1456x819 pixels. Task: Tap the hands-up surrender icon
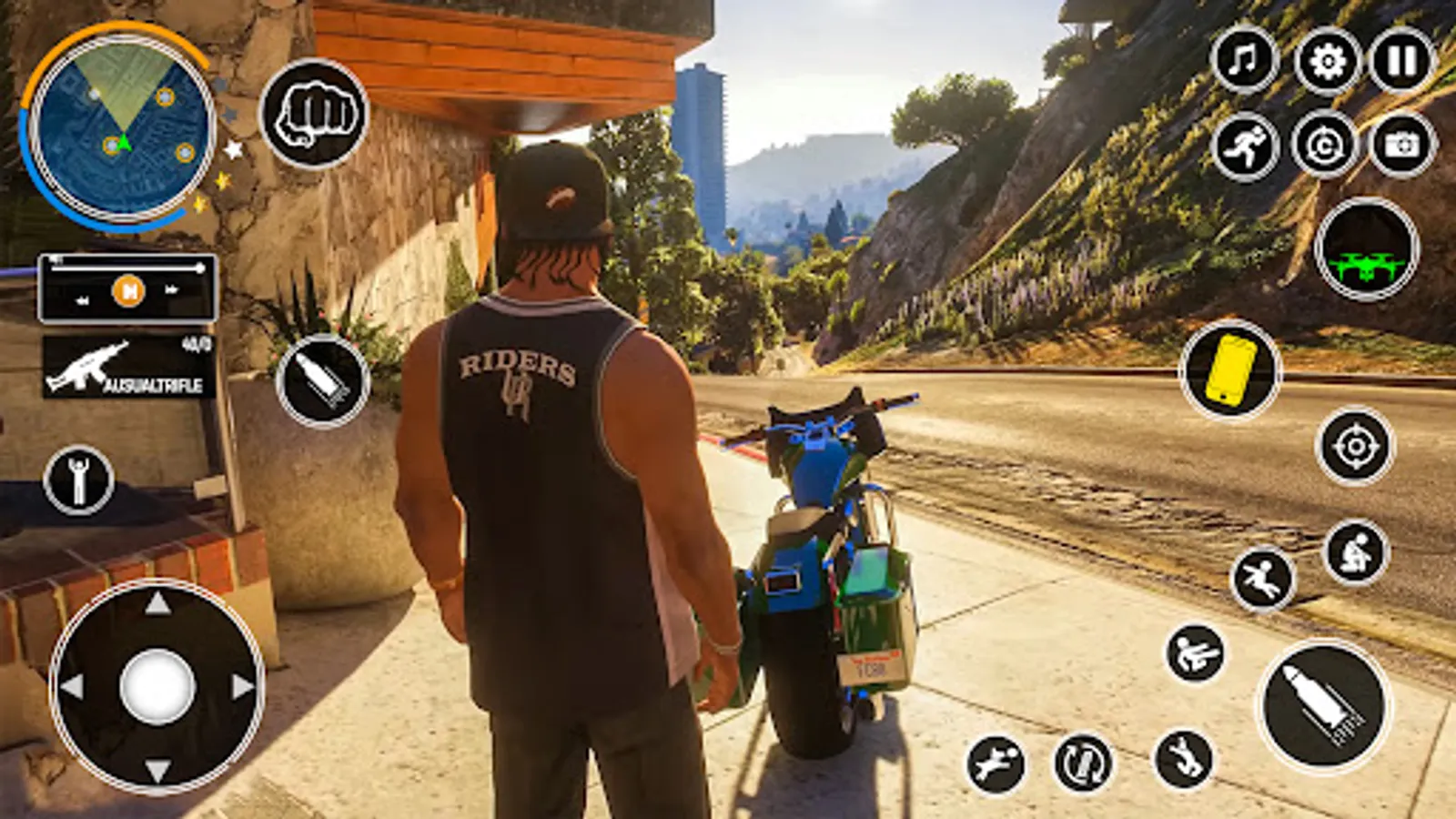(77, 478)
